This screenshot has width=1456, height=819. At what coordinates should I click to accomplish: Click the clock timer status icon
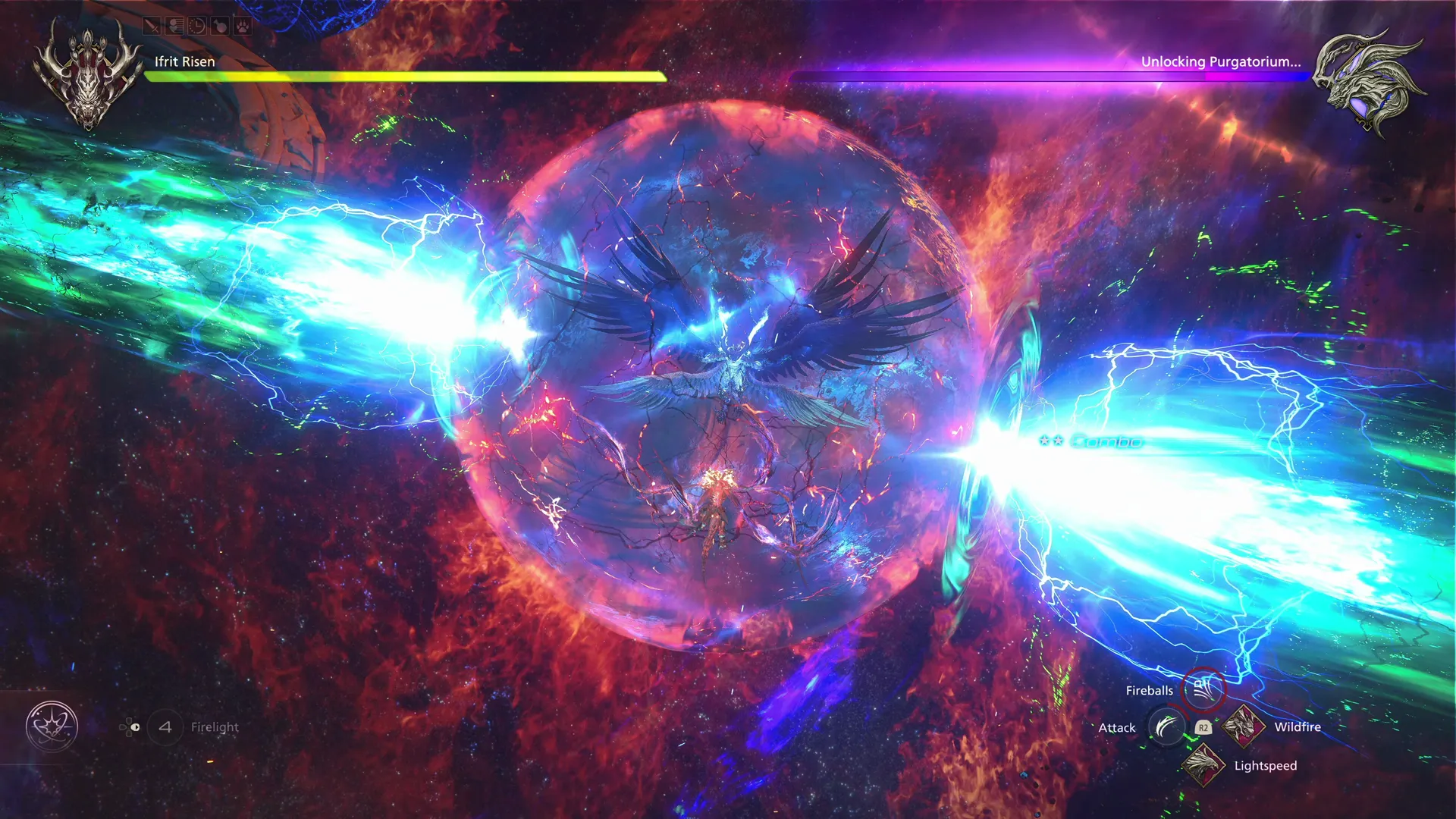tap(196, 26)
